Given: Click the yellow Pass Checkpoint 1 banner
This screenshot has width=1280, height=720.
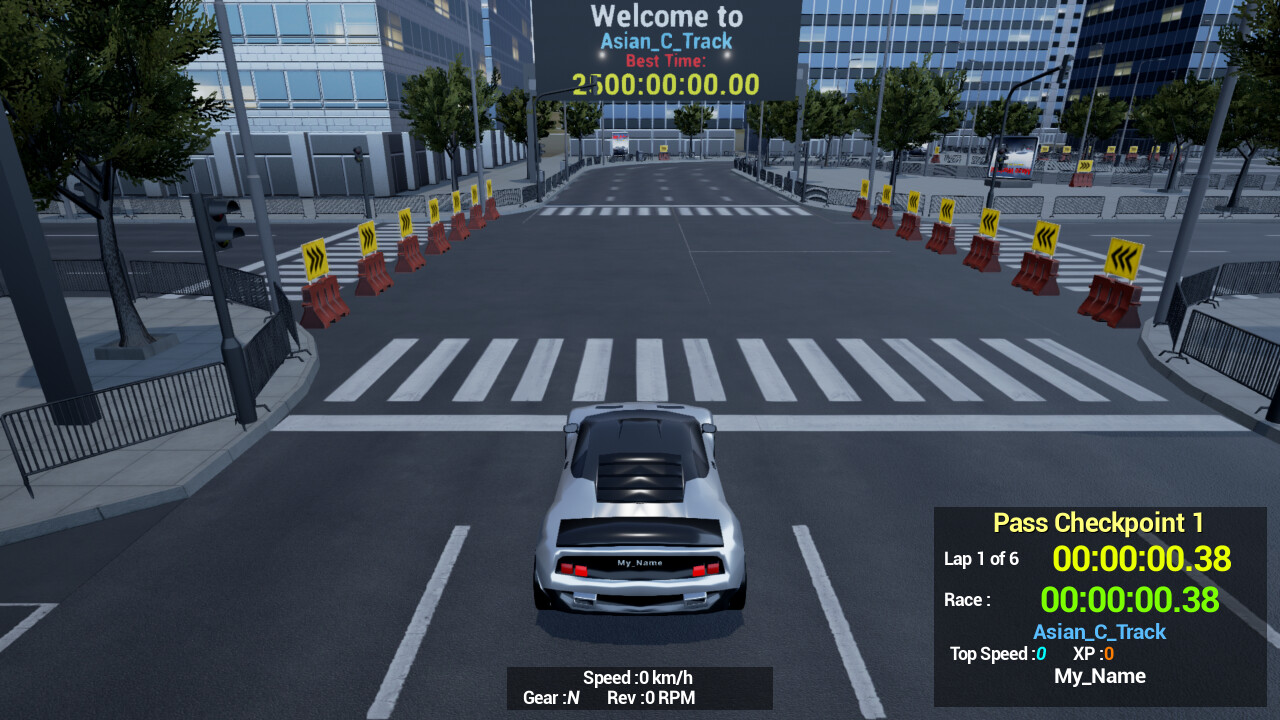Looking at the screenshot, I should [1097, 522].
